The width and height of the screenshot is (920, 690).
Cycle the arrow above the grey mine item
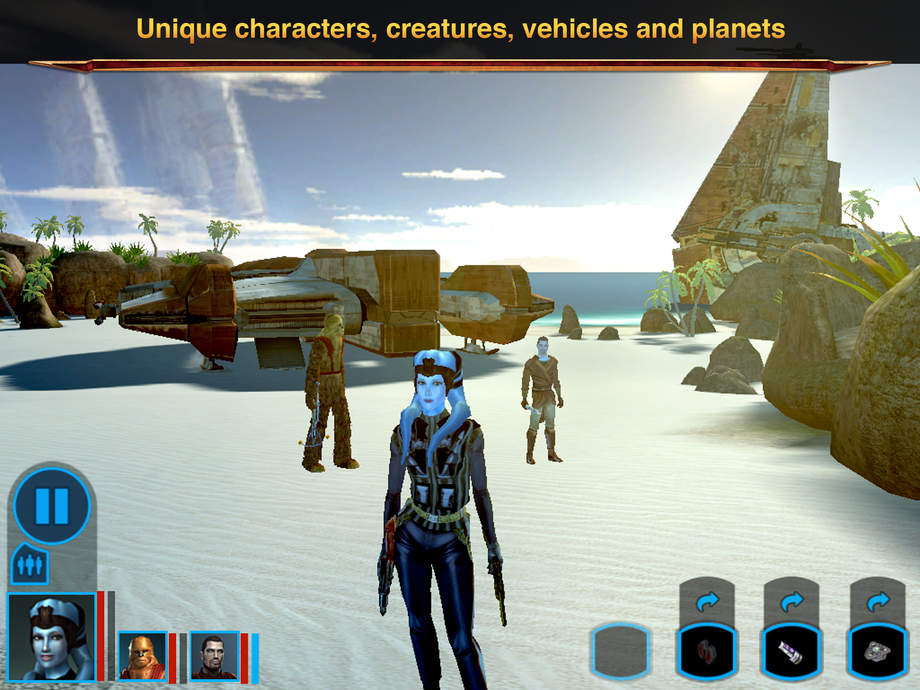point(877,602)
